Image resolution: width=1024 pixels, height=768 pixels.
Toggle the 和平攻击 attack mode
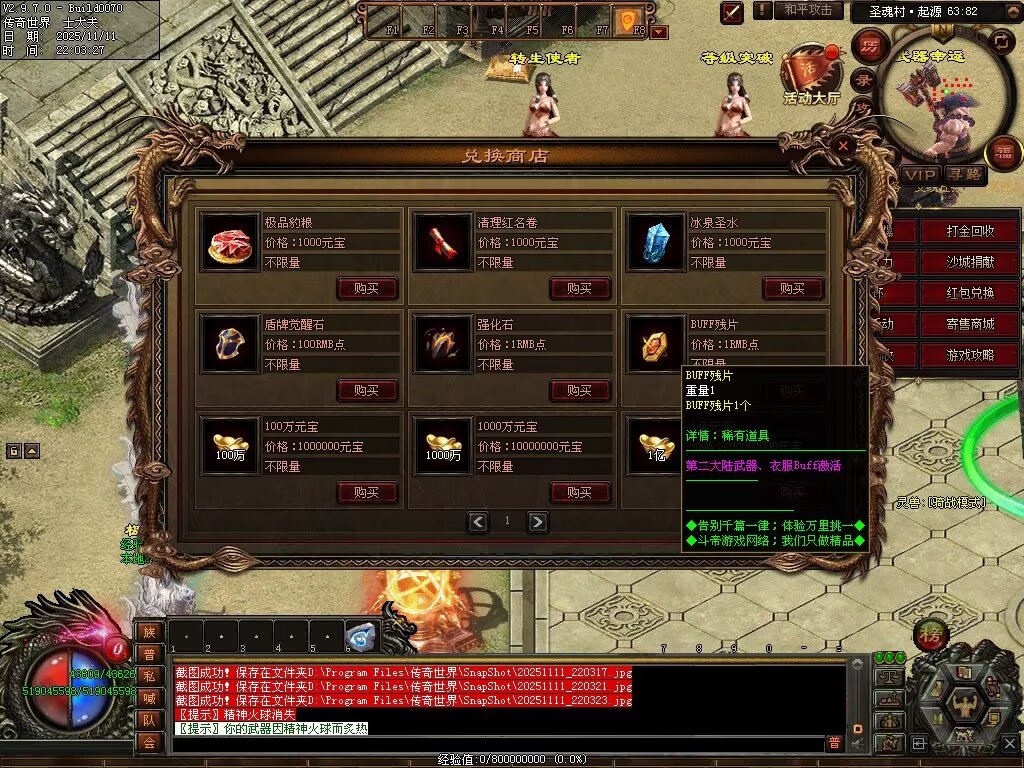(x=808, y=10)
